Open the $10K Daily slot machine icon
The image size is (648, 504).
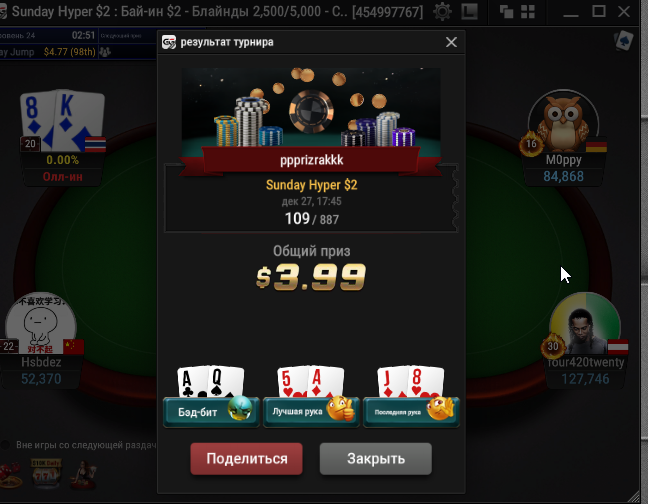coord(43,476)
